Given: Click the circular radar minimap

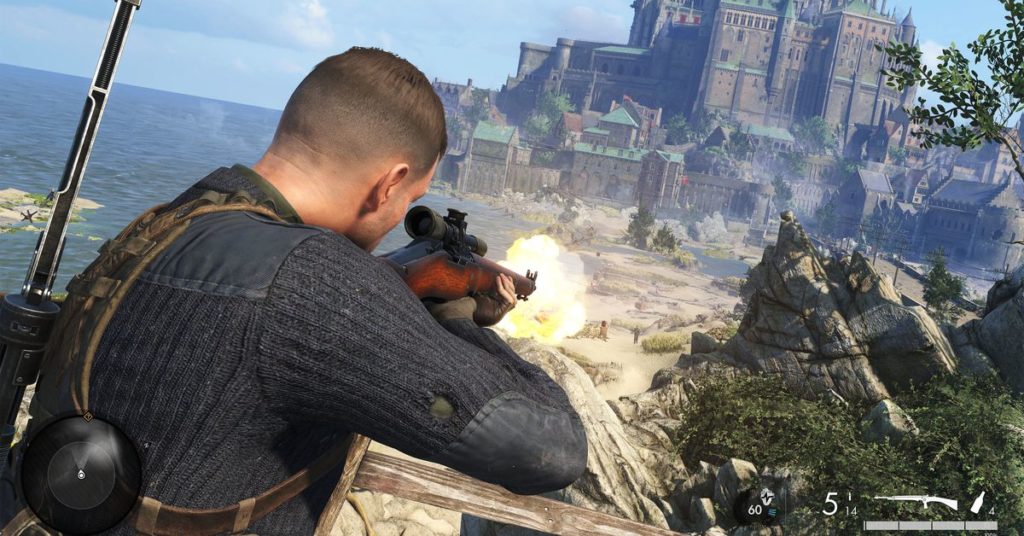Looking at the screenshot, I should pyautogui.click(x=81, y=473).
